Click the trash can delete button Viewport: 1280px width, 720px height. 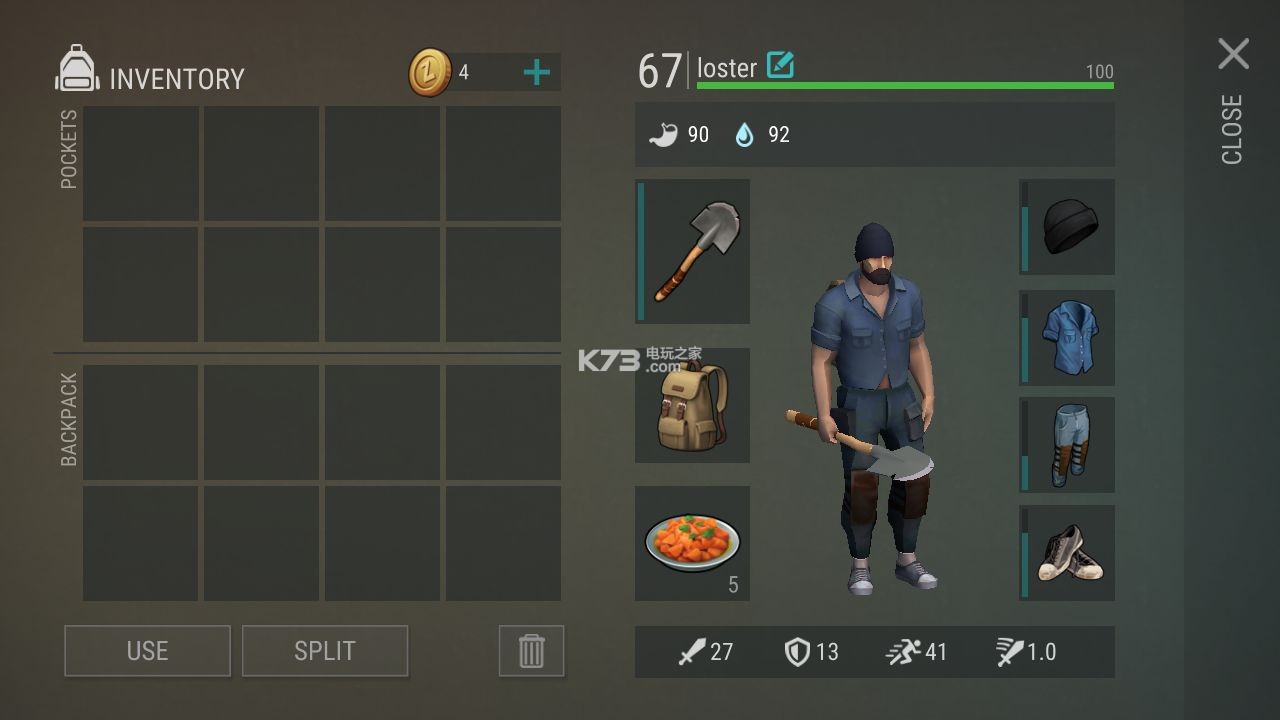tap(531, 651)
